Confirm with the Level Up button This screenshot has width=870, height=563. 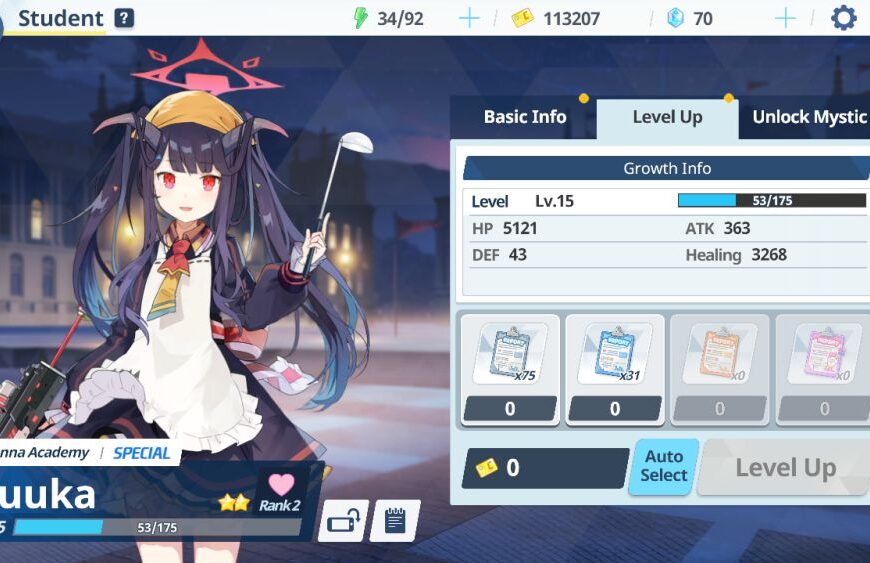(784, 467)
